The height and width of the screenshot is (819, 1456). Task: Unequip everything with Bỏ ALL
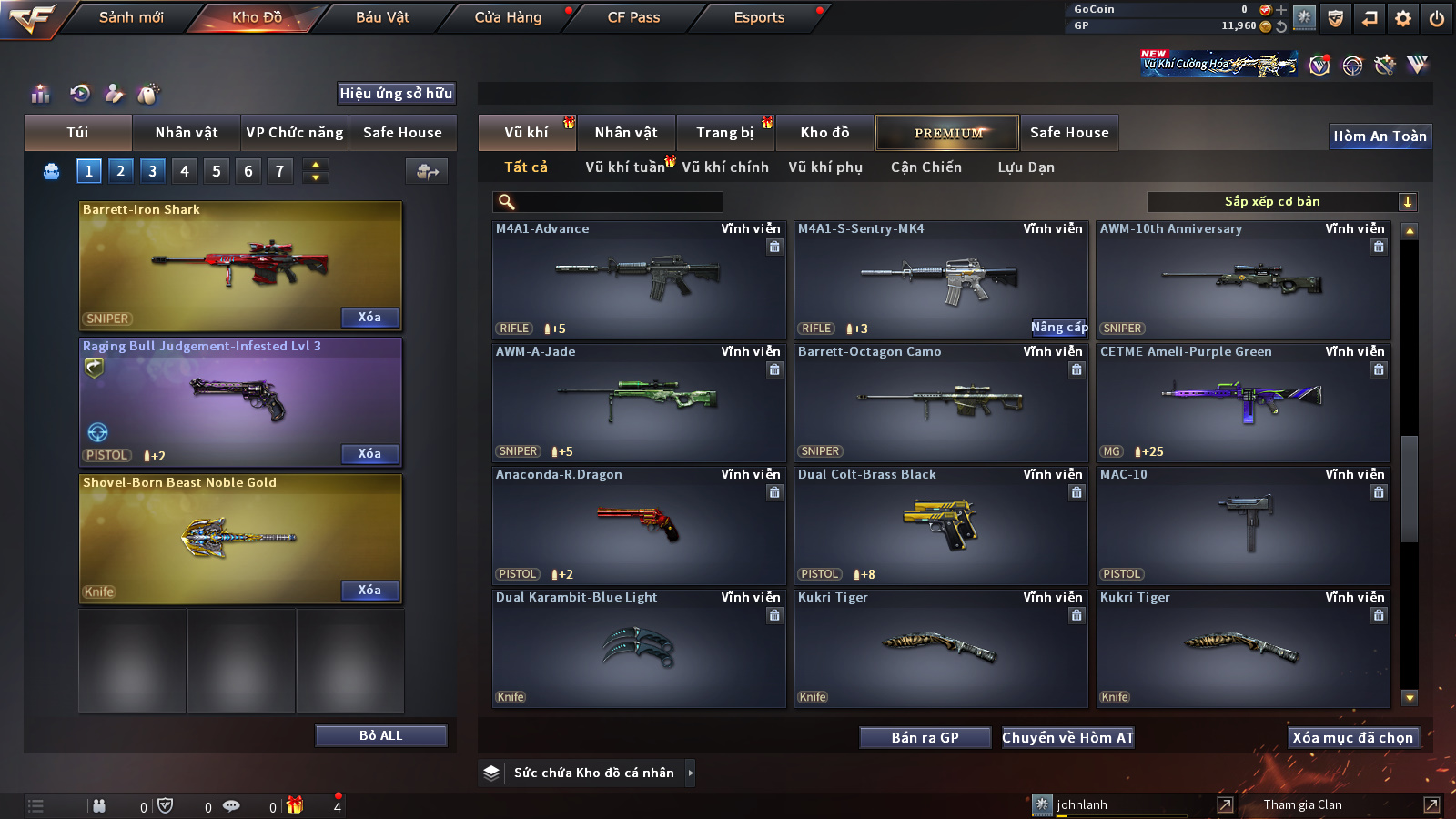tap(380, 735)
